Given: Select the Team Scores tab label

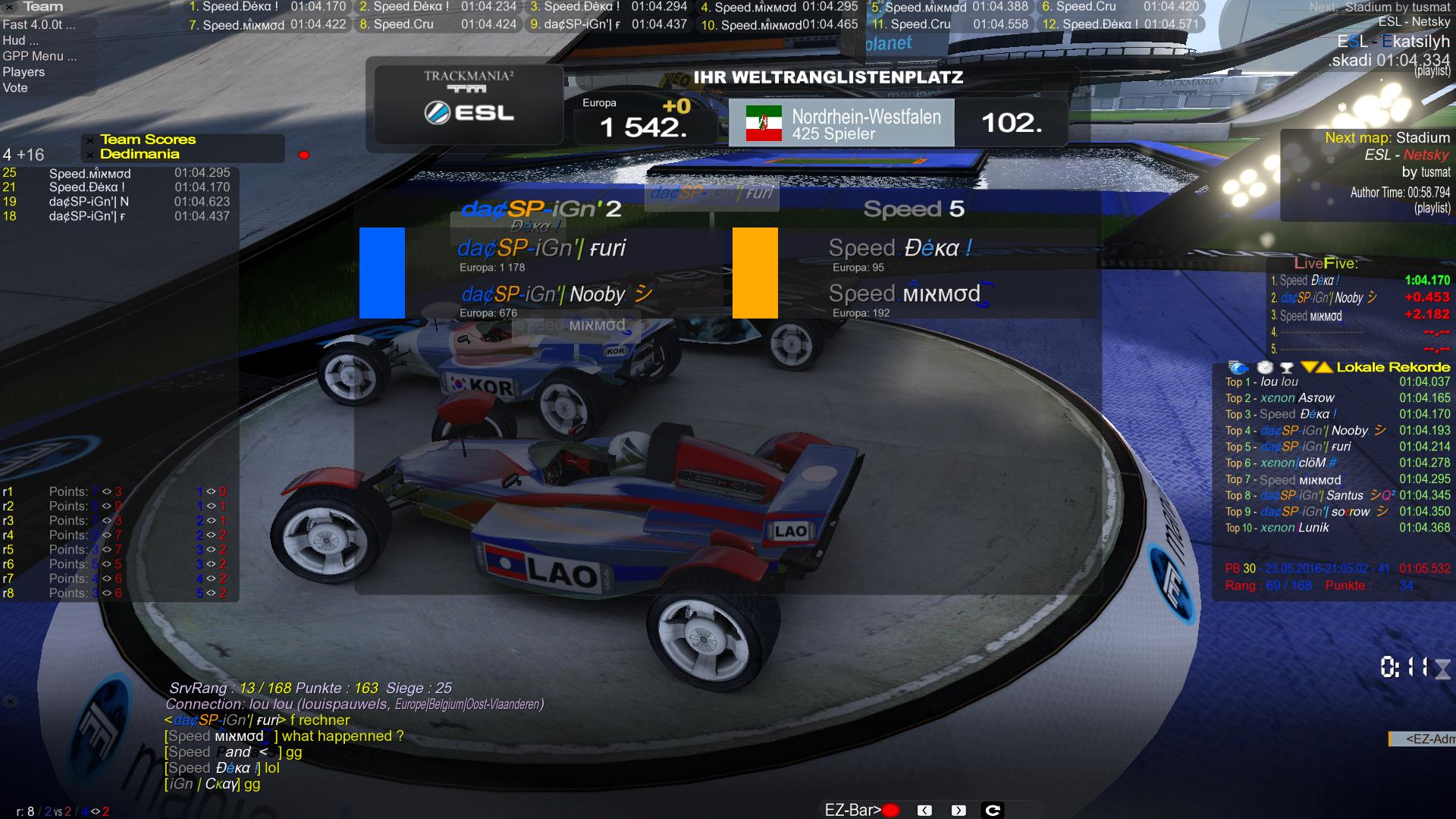Looking at the screenshot, I should pos(148,140).
